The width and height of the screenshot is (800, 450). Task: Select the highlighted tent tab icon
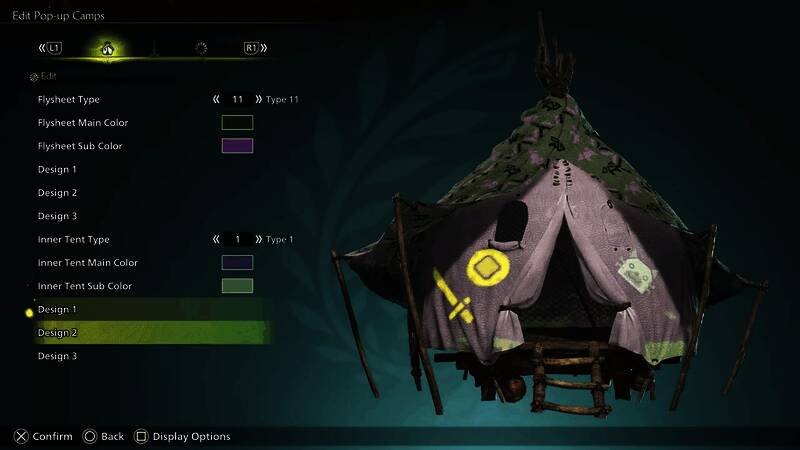pos(105,47)
